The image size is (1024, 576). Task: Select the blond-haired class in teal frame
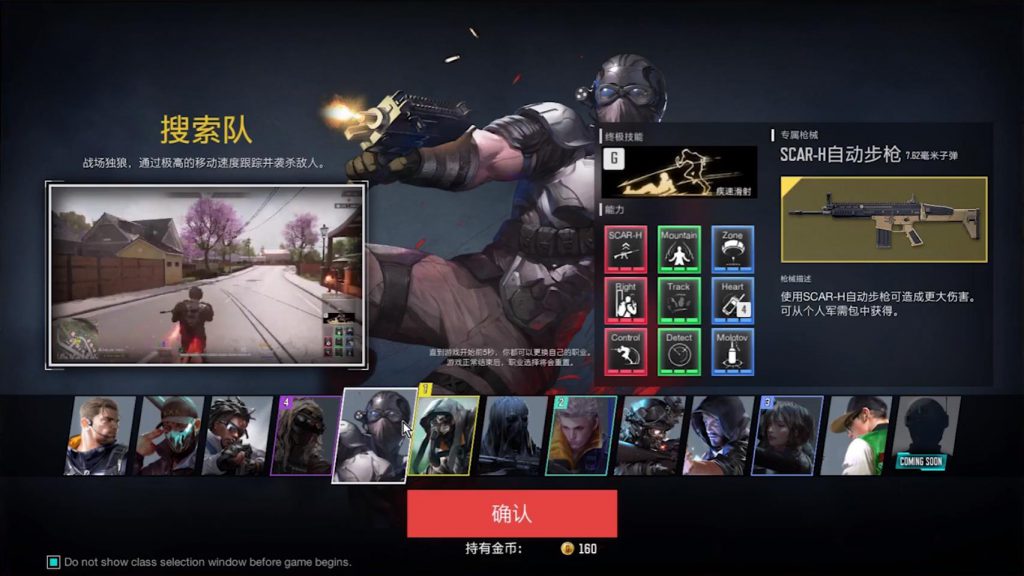580,435
